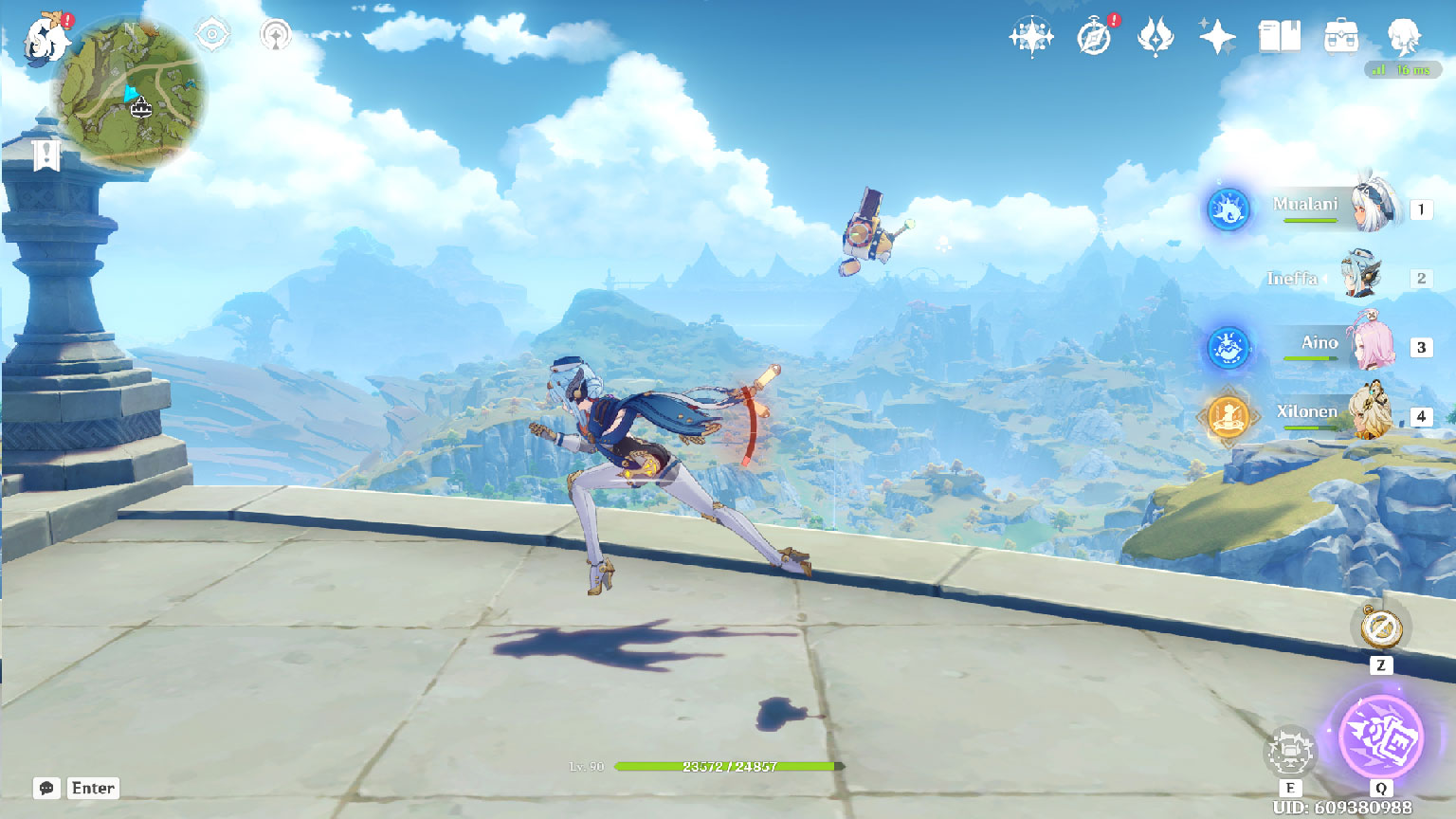Open the quest bookmark icon below the minimap
This screenshot has height=819, width=1456.
tap(45, 155)
